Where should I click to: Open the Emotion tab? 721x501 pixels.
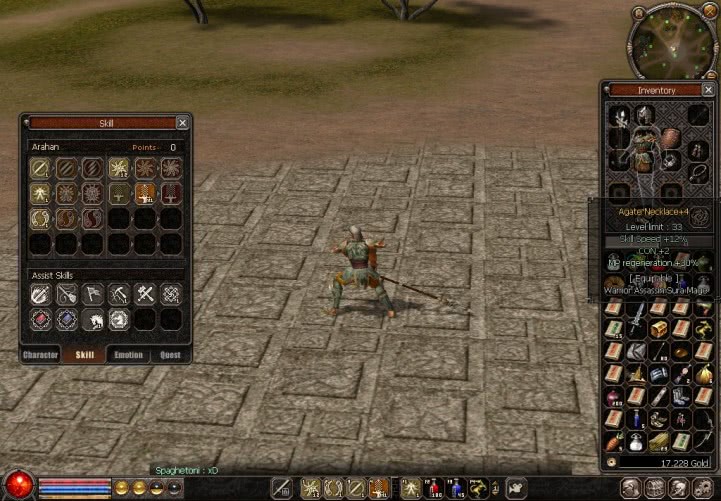tap(129, 355)
